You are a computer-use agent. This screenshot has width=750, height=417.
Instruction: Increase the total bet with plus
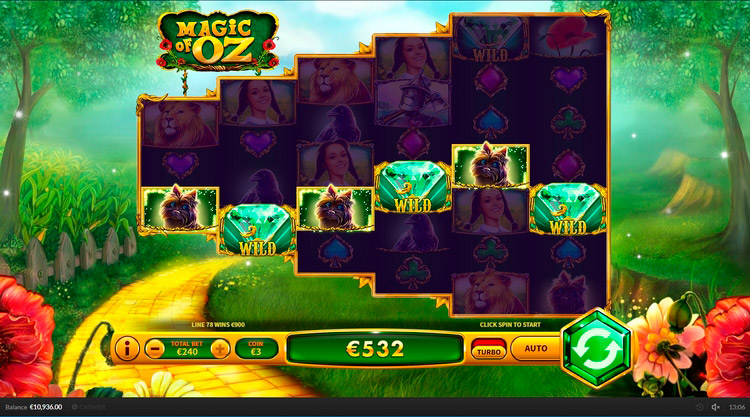tap(220, 349)
